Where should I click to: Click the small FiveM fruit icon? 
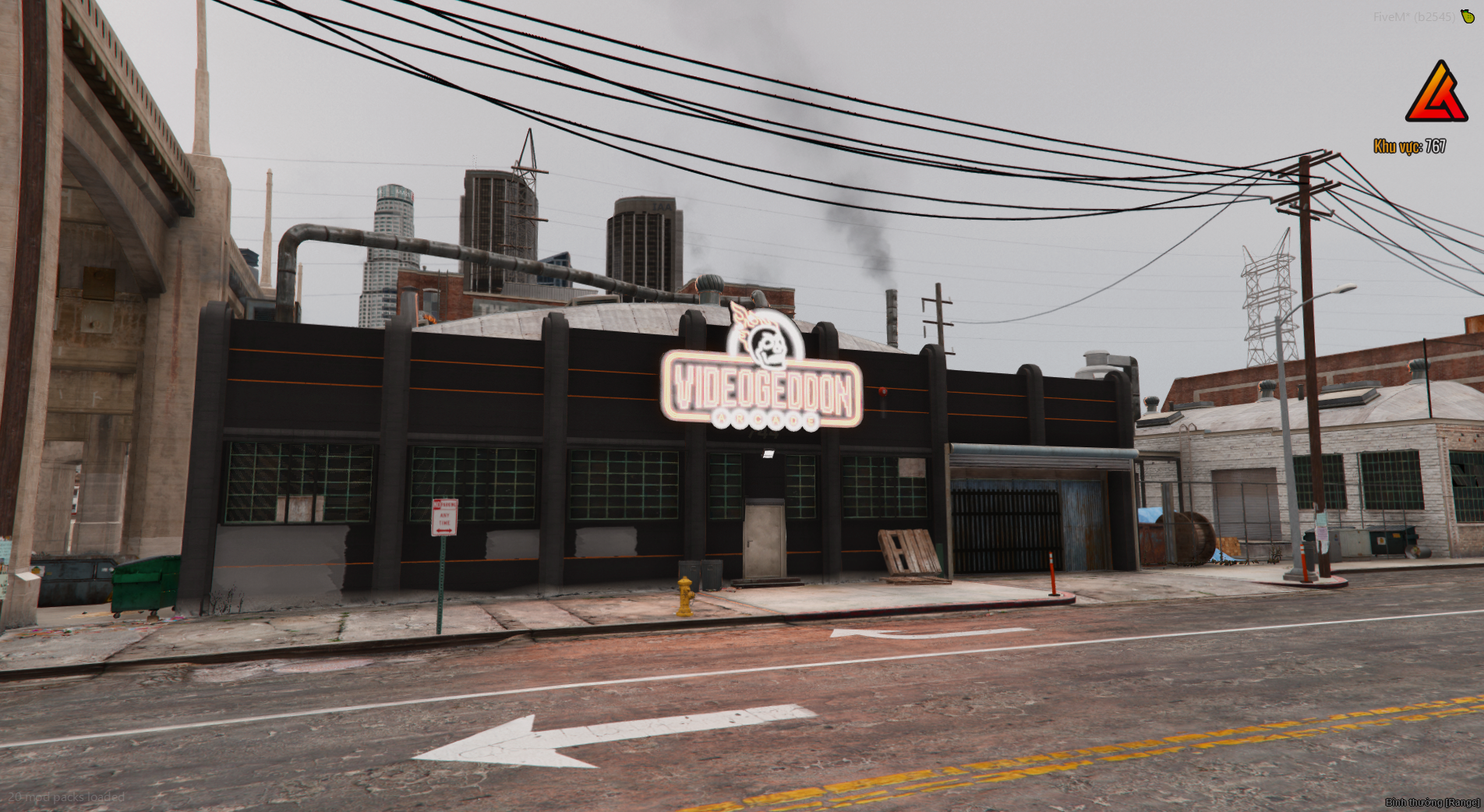1468,16
